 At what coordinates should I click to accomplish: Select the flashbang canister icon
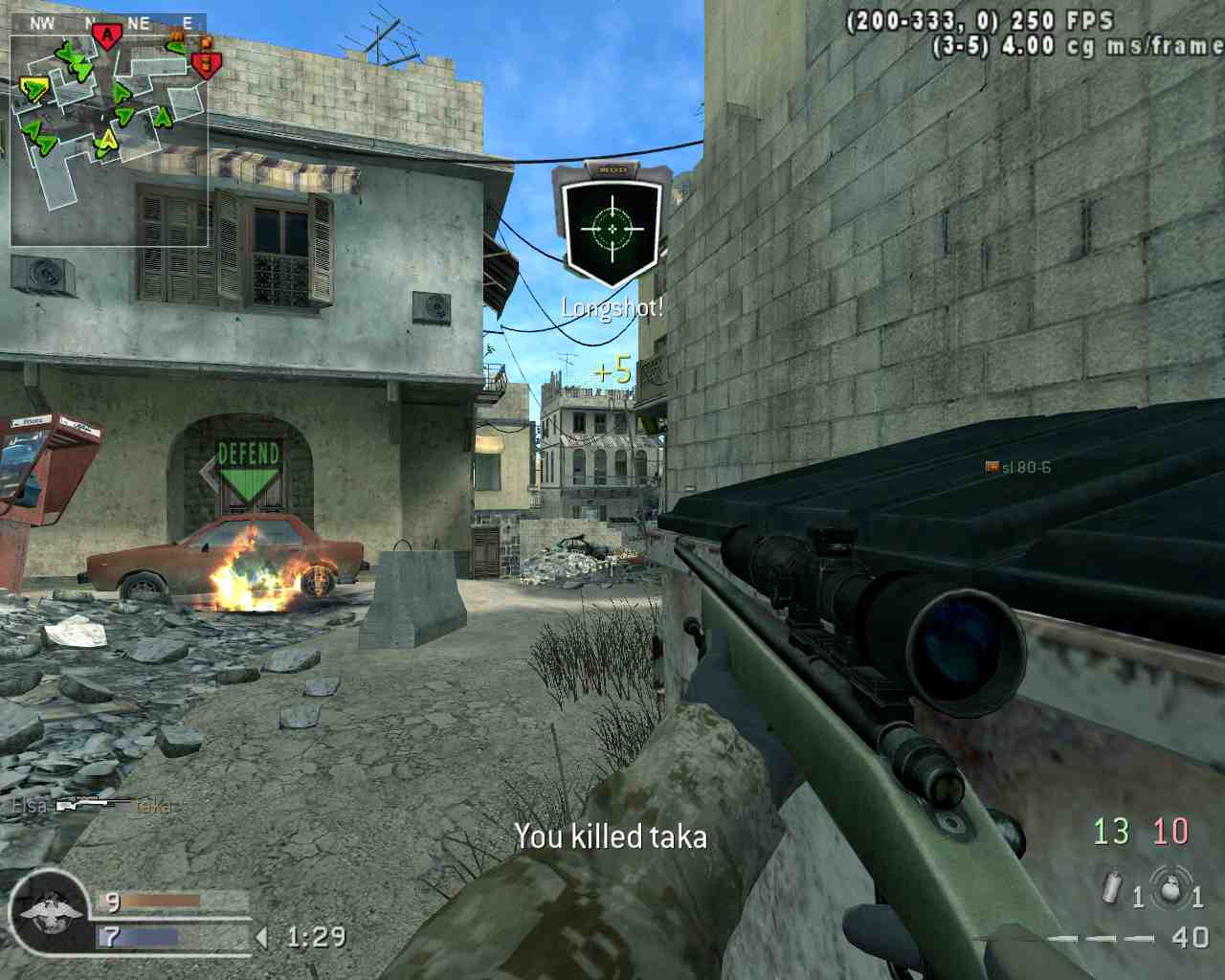point(1112,888)
